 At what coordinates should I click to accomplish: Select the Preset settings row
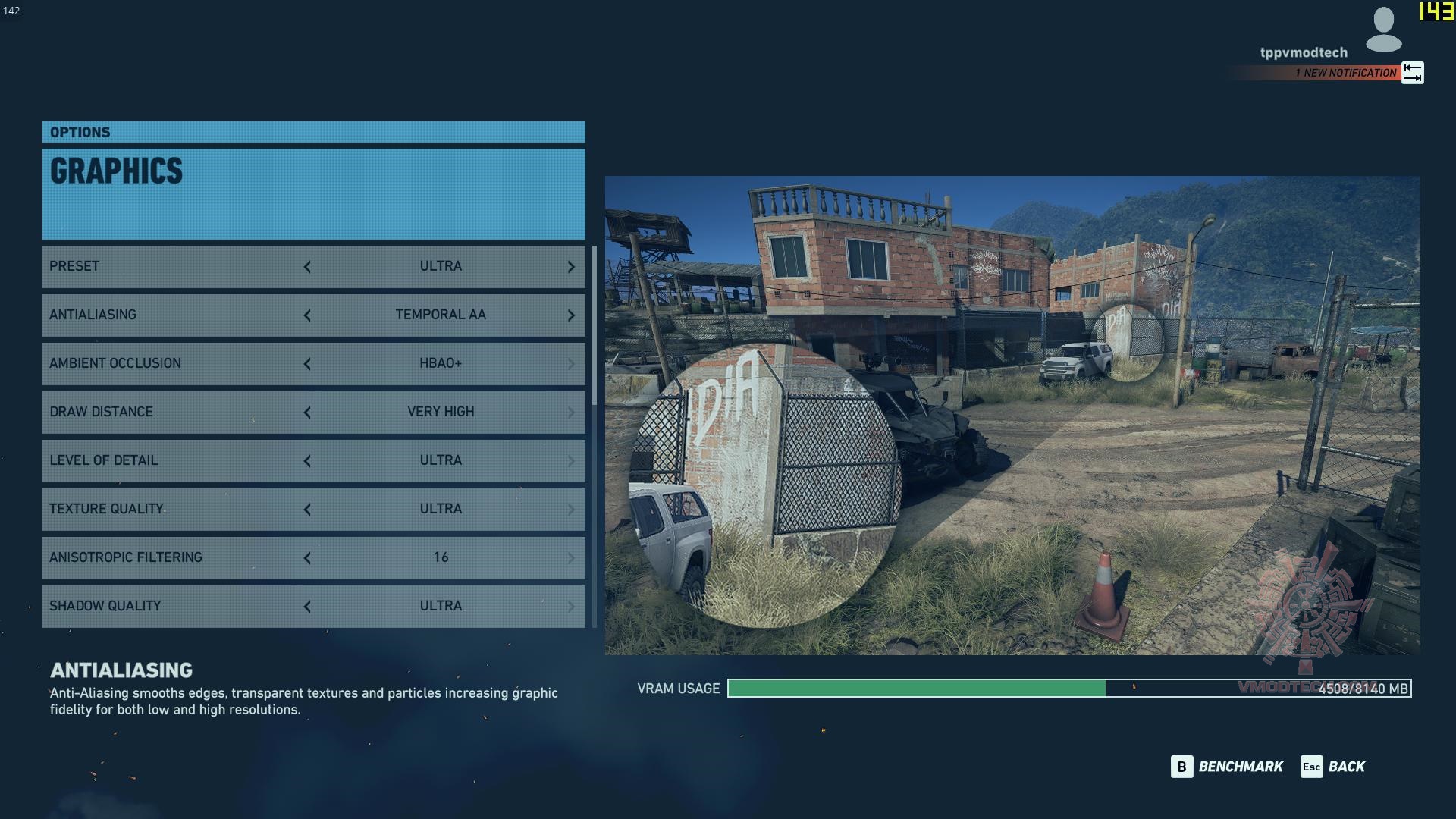coord(174,266)
